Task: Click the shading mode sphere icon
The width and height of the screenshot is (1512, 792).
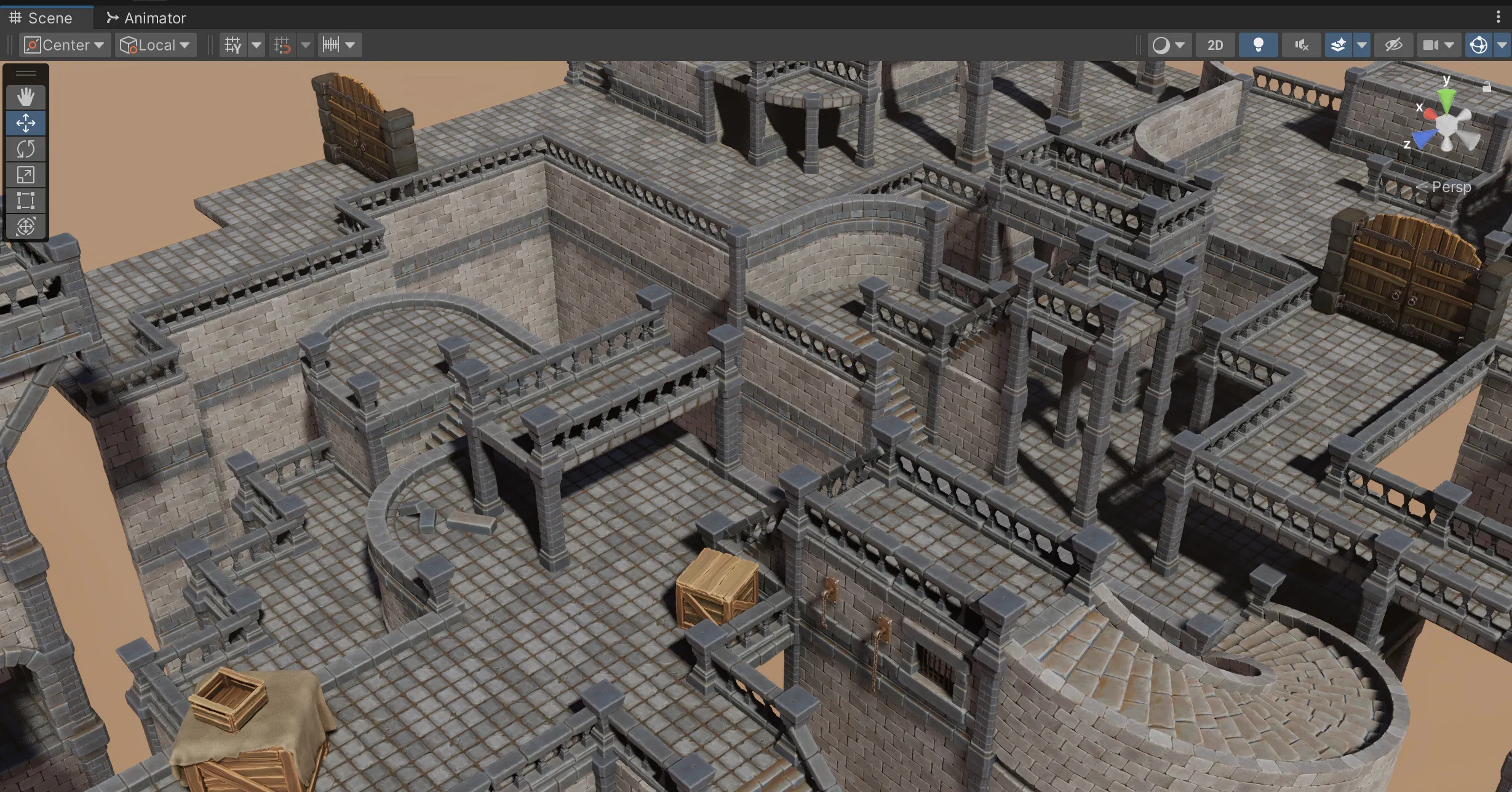Action: click(x=1162, y=44)
